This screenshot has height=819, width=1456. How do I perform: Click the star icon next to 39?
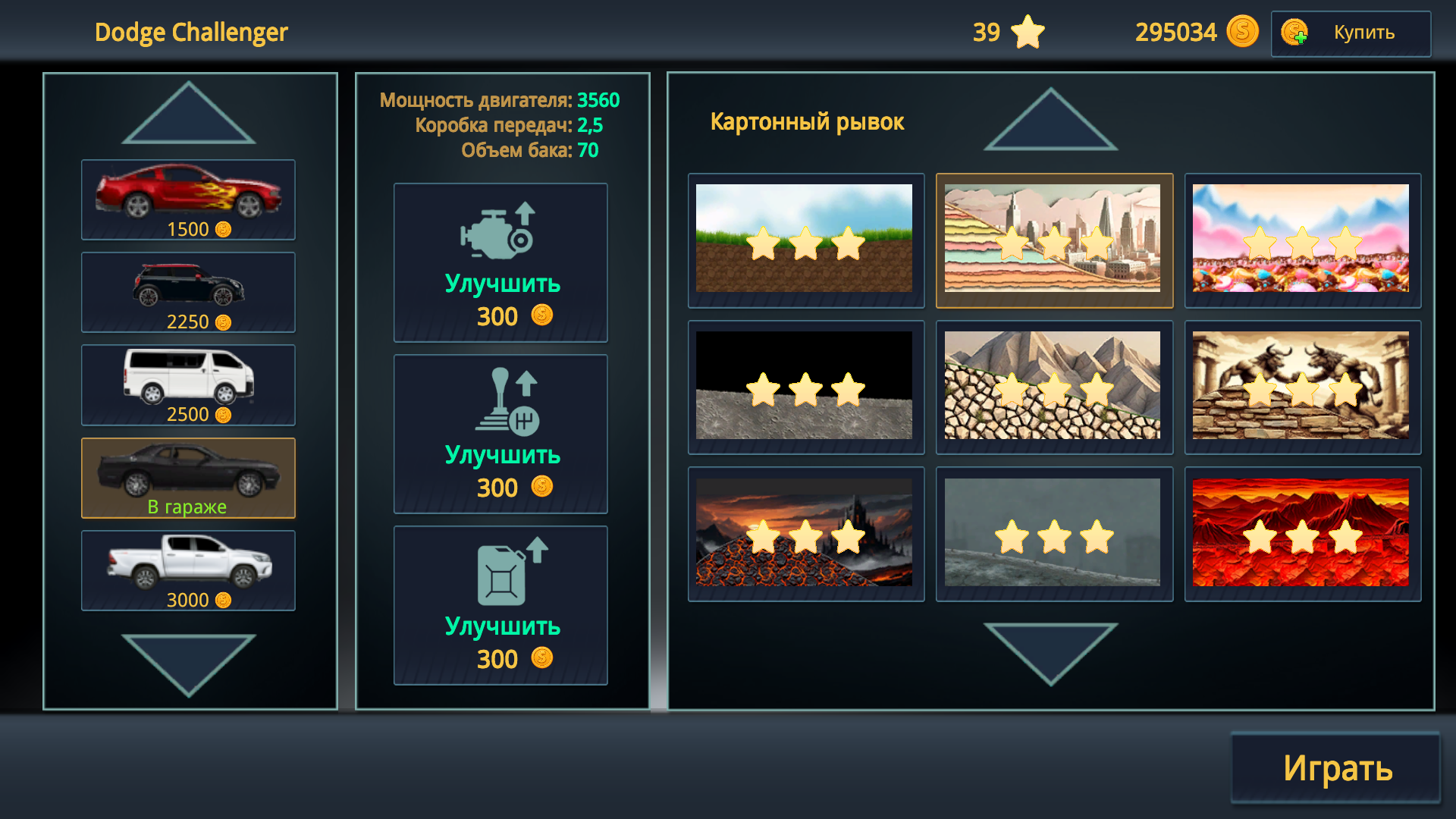(1028, 32)
